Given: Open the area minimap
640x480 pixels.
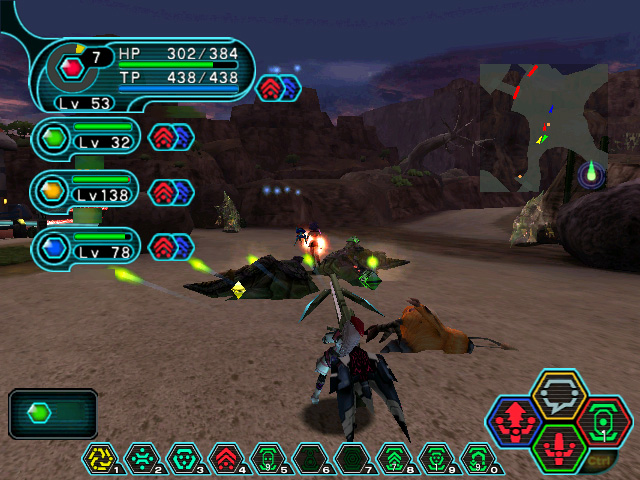Looking at the screenshot, I should 543,127.
